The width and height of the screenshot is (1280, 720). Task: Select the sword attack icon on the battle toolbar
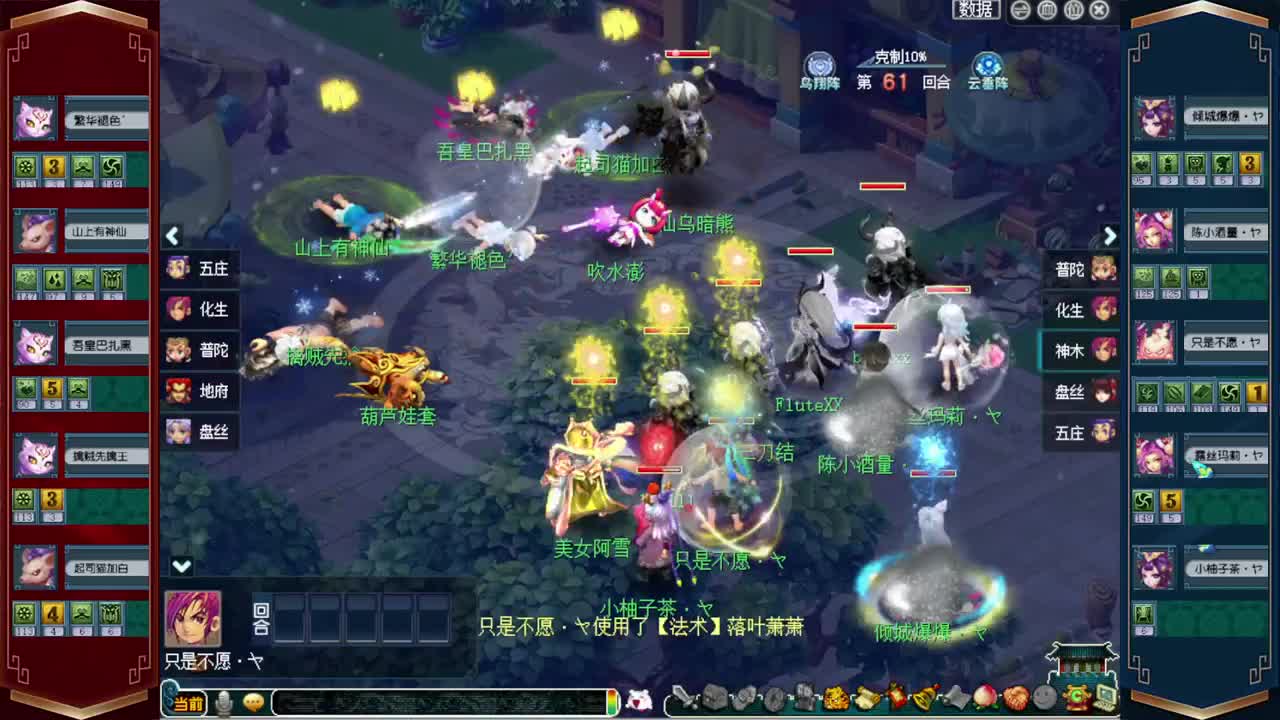click(686, 698)
